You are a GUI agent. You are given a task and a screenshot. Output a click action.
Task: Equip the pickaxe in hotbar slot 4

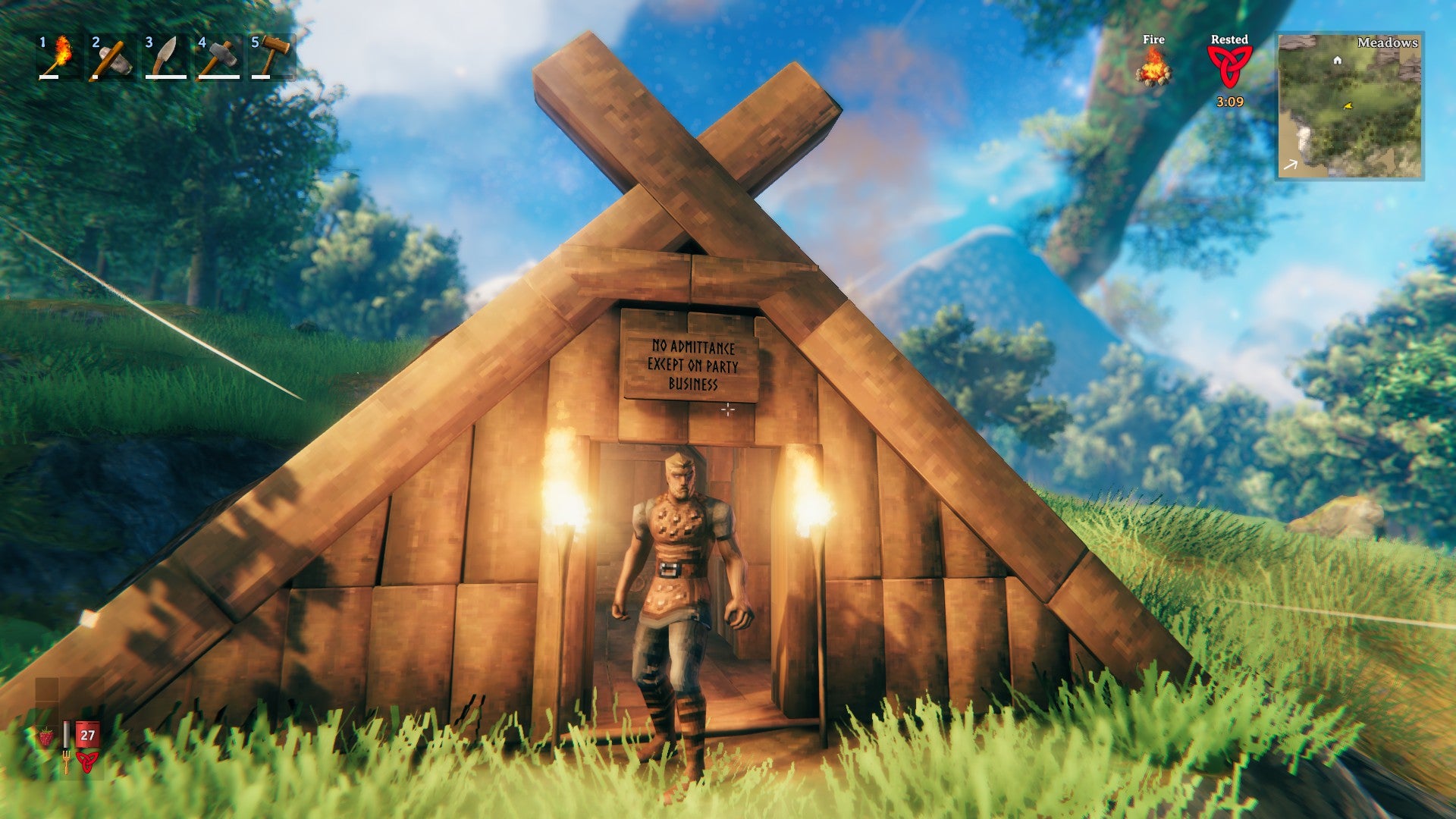pos(218,57)
